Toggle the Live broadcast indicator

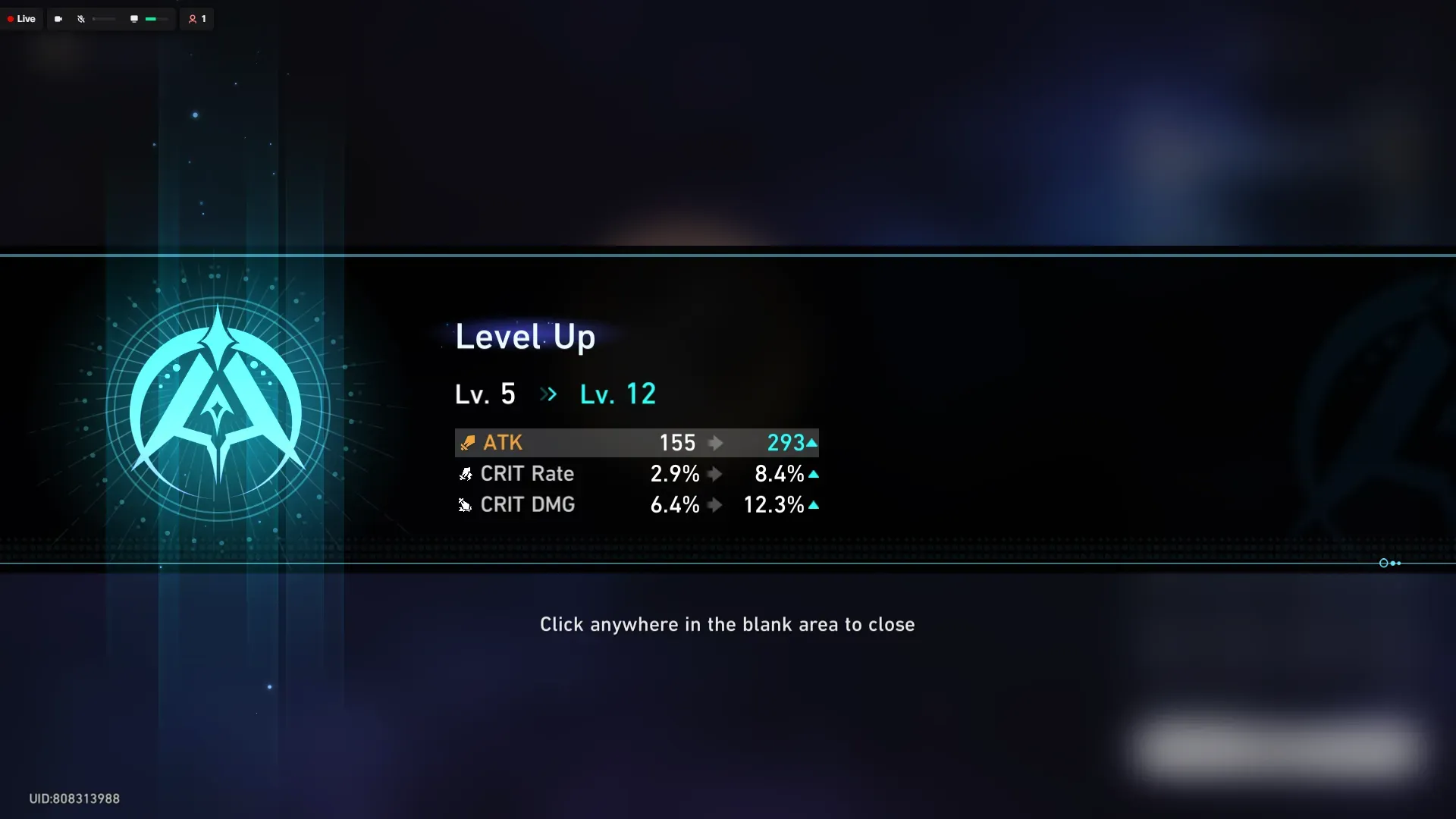[x=21, y=18]
